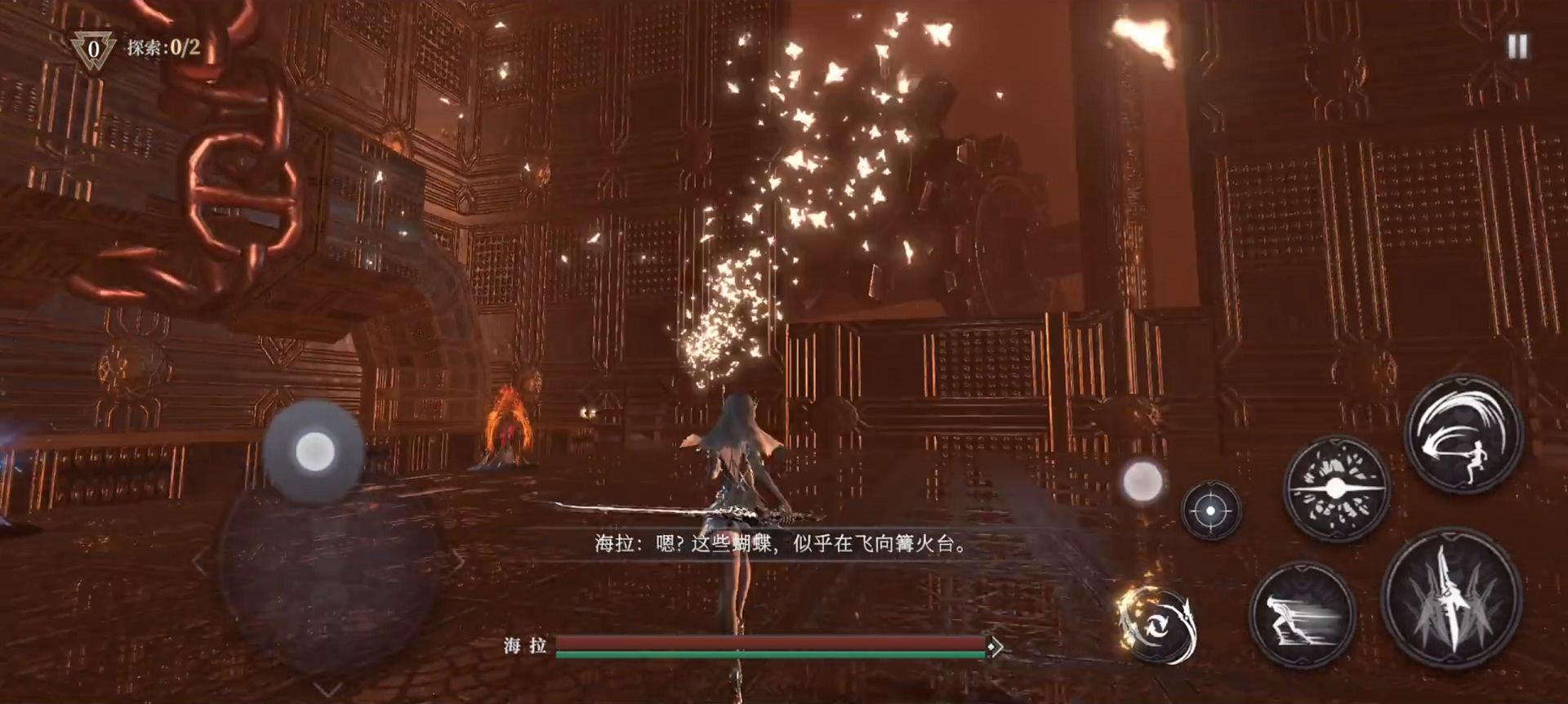Viewport: 1568px width, 704px height.
Task: Activate the leaping slash skill icon
Action: (x=1463, y=434)
